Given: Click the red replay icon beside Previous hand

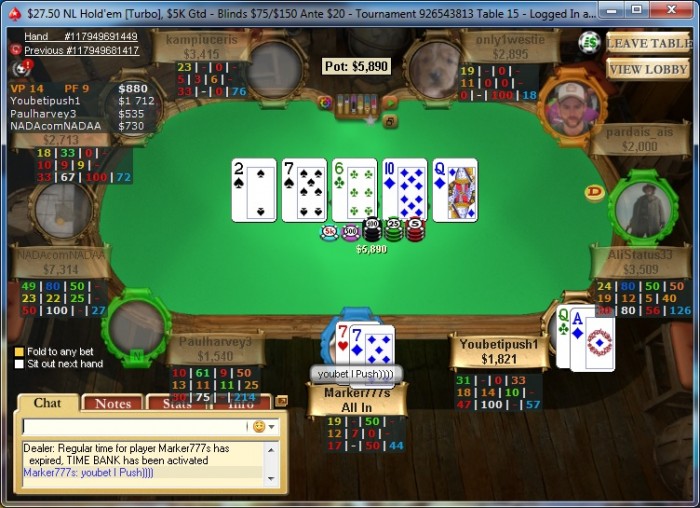Looking at the screenshot, I should 16,50.
